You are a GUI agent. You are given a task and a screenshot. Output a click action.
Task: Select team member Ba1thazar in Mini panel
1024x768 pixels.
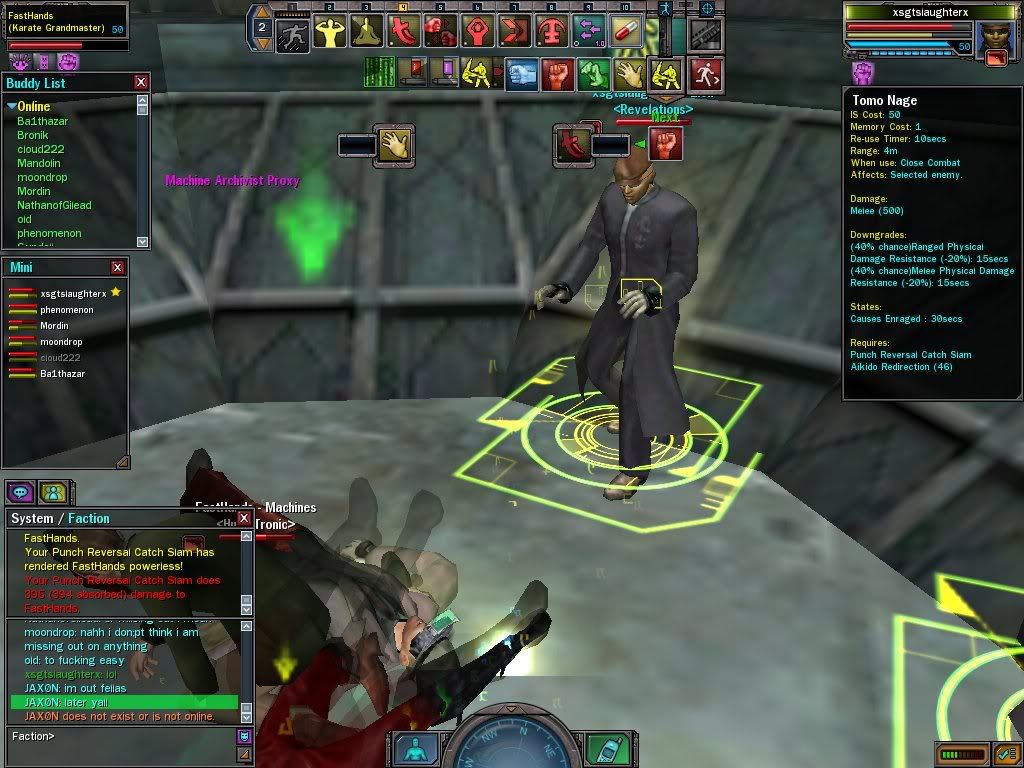click(x=62, y=374)
